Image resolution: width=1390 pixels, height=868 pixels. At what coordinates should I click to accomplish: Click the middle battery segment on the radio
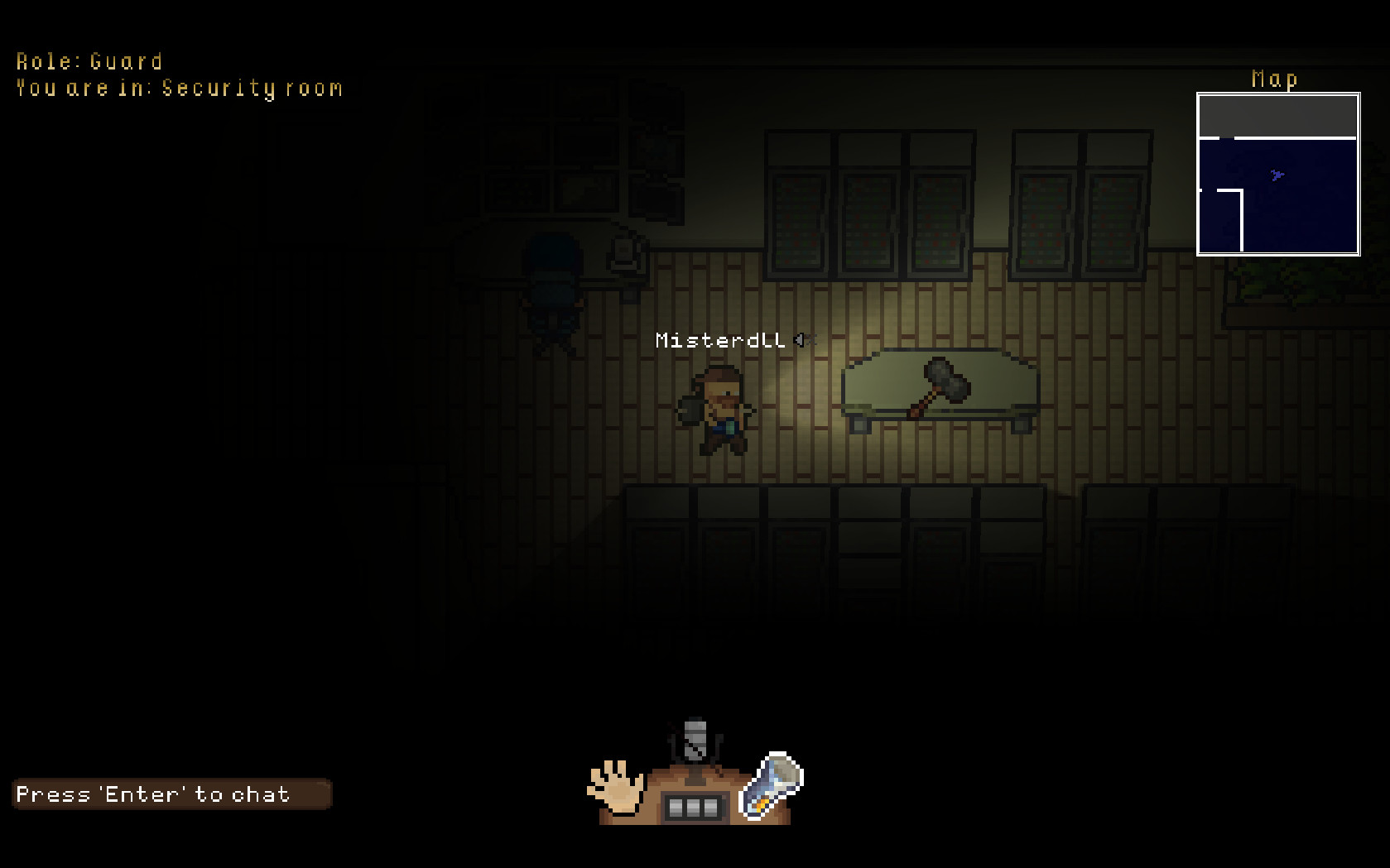(694, 809)
